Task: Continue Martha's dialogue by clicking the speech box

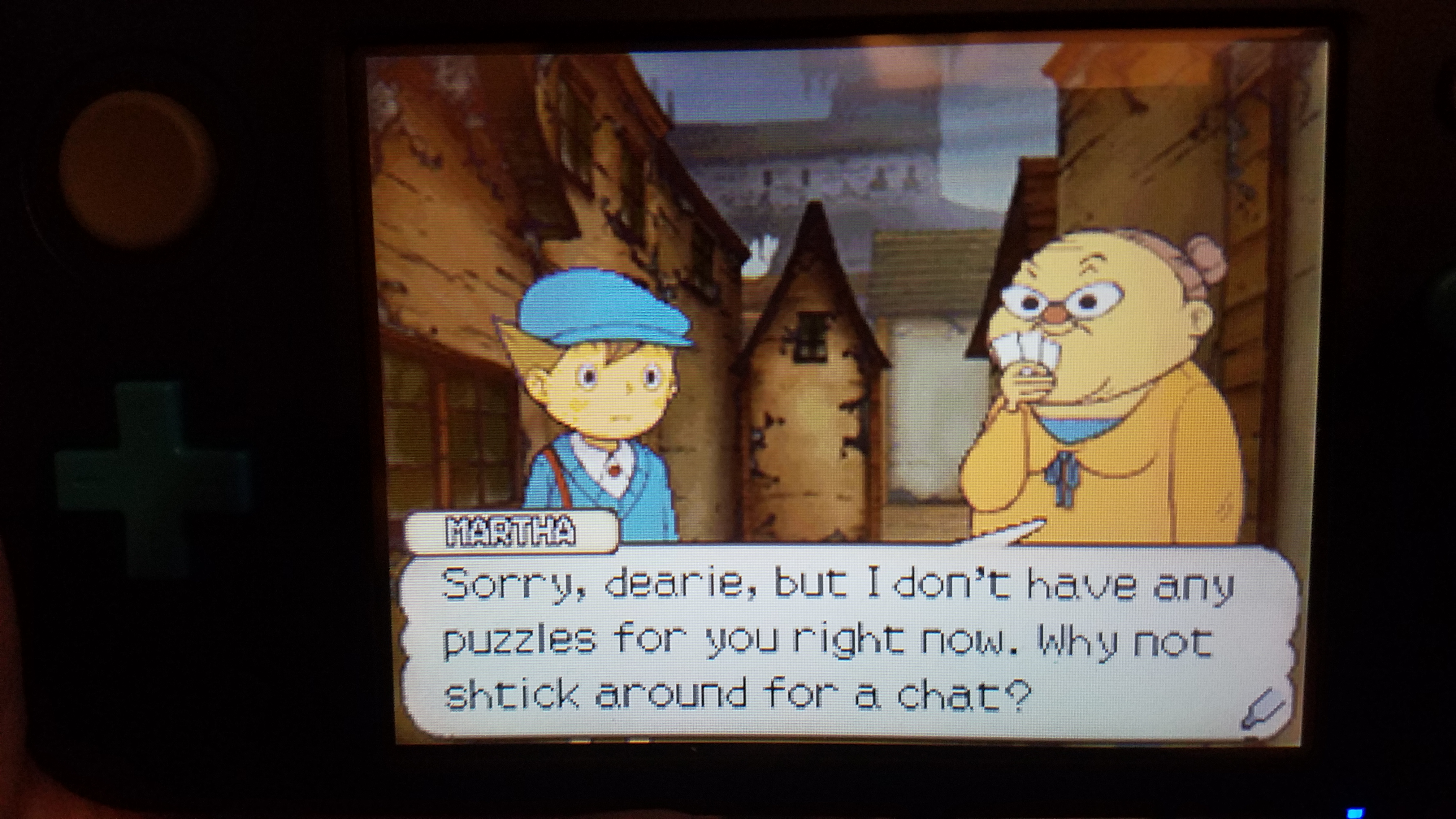Action: point(837,642)
